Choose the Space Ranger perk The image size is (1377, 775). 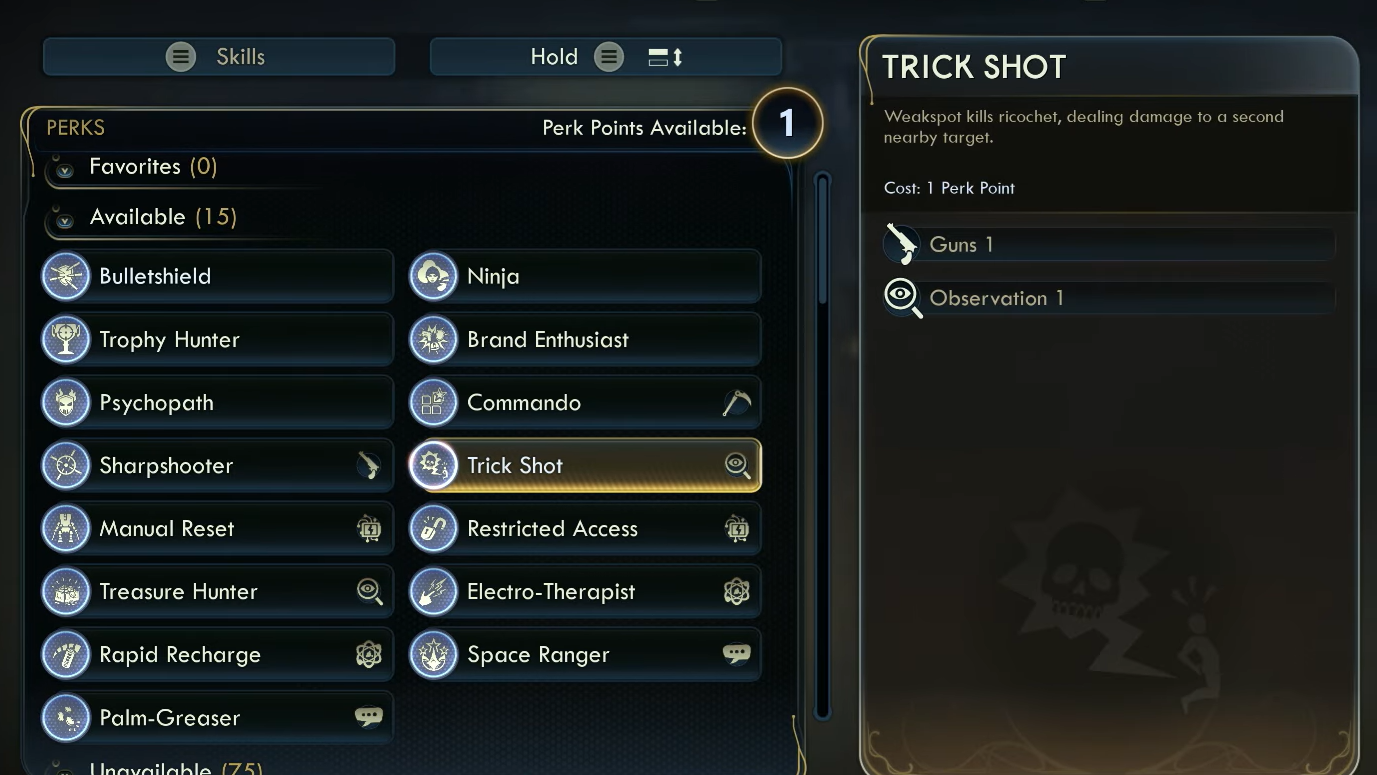585,654
